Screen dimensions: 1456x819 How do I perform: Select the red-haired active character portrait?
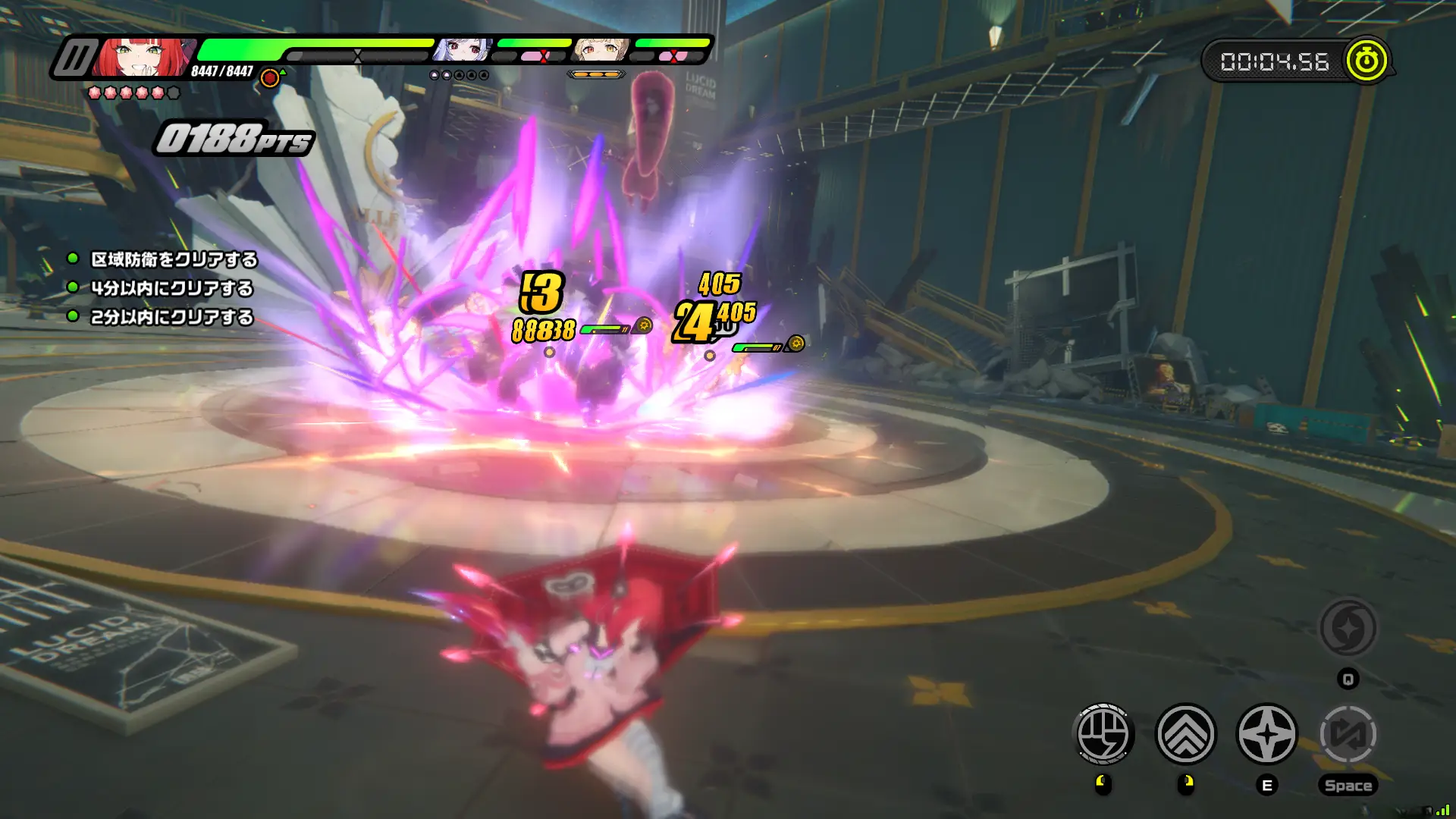pos(143,58)
